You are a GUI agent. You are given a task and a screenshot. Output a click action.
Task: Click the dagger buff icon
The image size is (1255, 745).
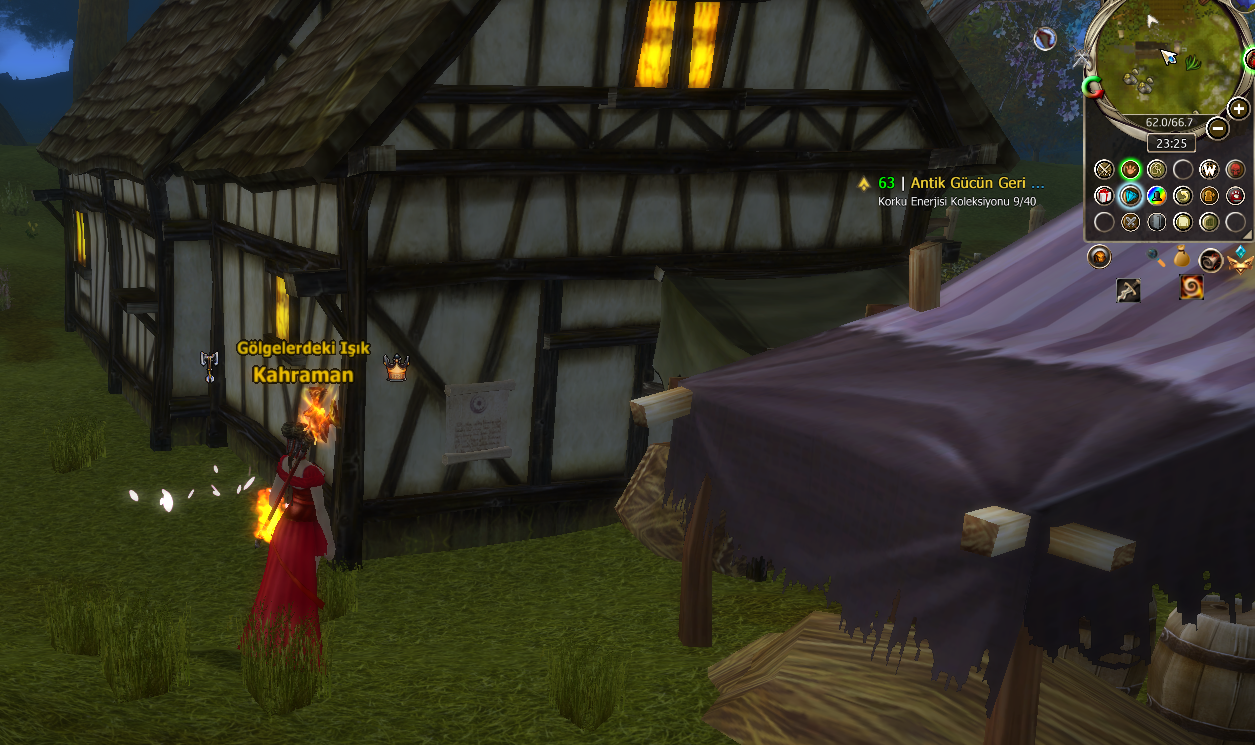pos(1128,290)
